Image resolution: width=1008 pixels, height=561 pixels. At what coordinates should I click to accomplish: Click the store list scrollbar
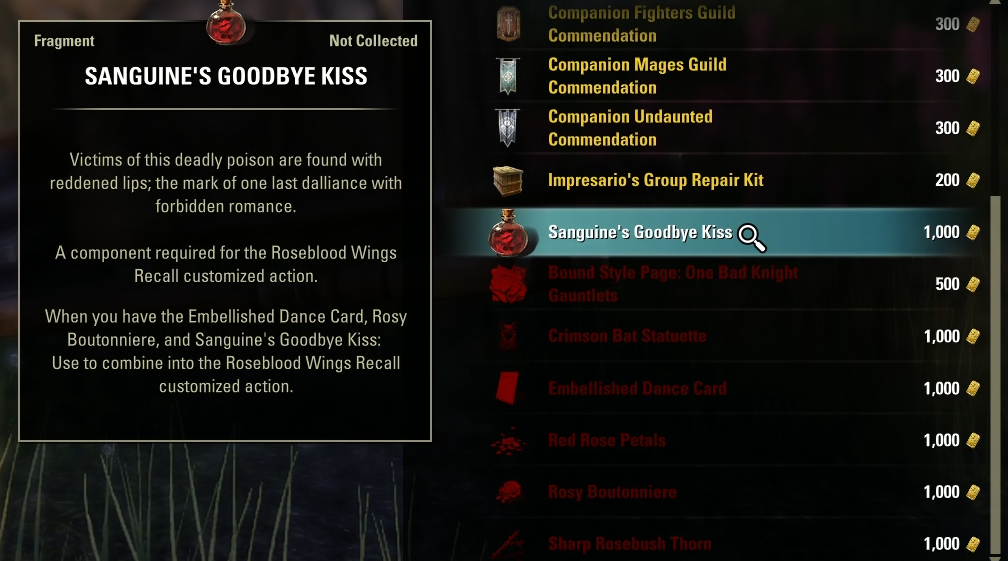(x=994, y=370)
